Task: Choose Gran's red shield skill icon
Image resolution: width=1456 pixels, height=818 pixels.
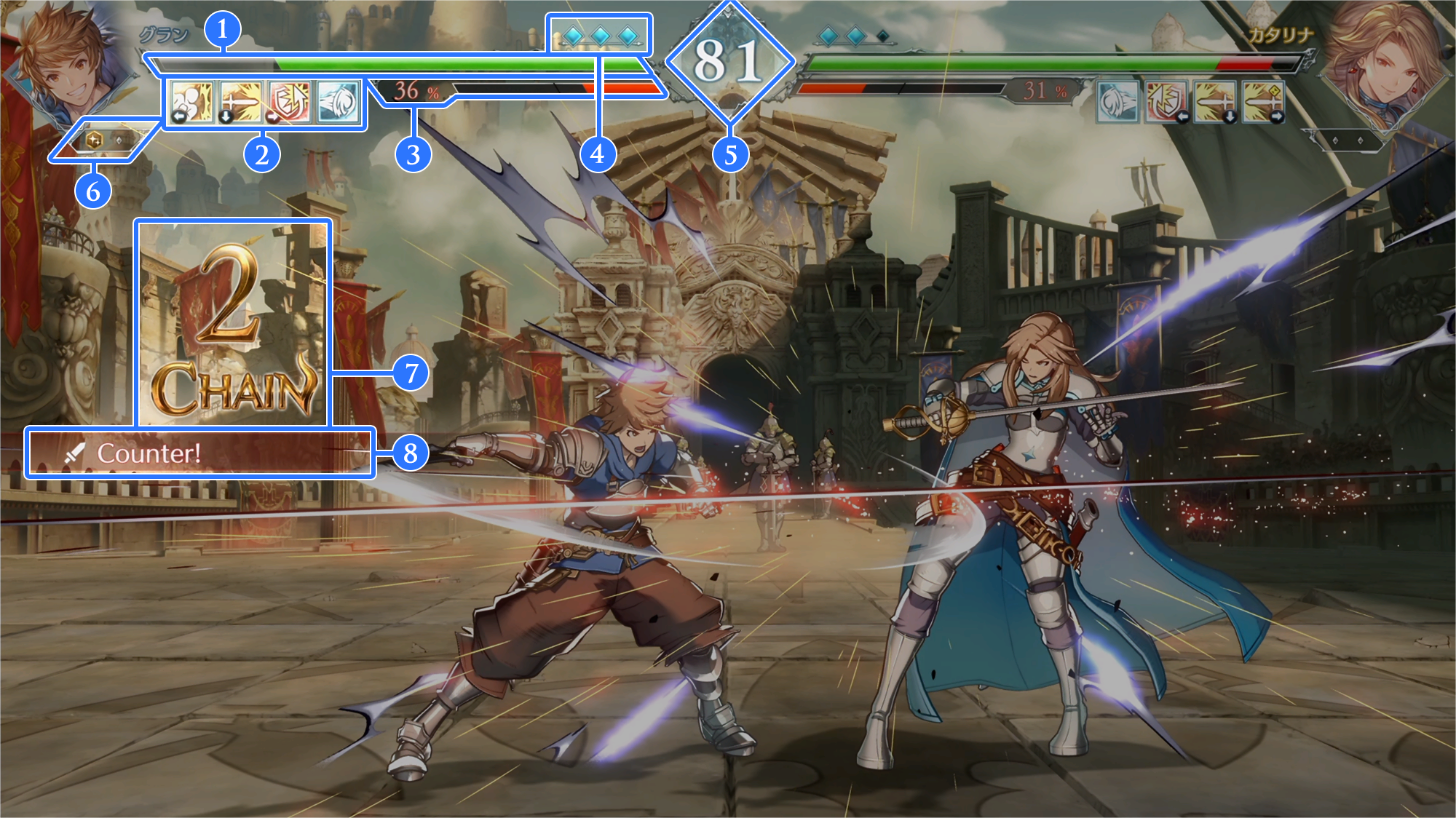Action: (290, 102)
